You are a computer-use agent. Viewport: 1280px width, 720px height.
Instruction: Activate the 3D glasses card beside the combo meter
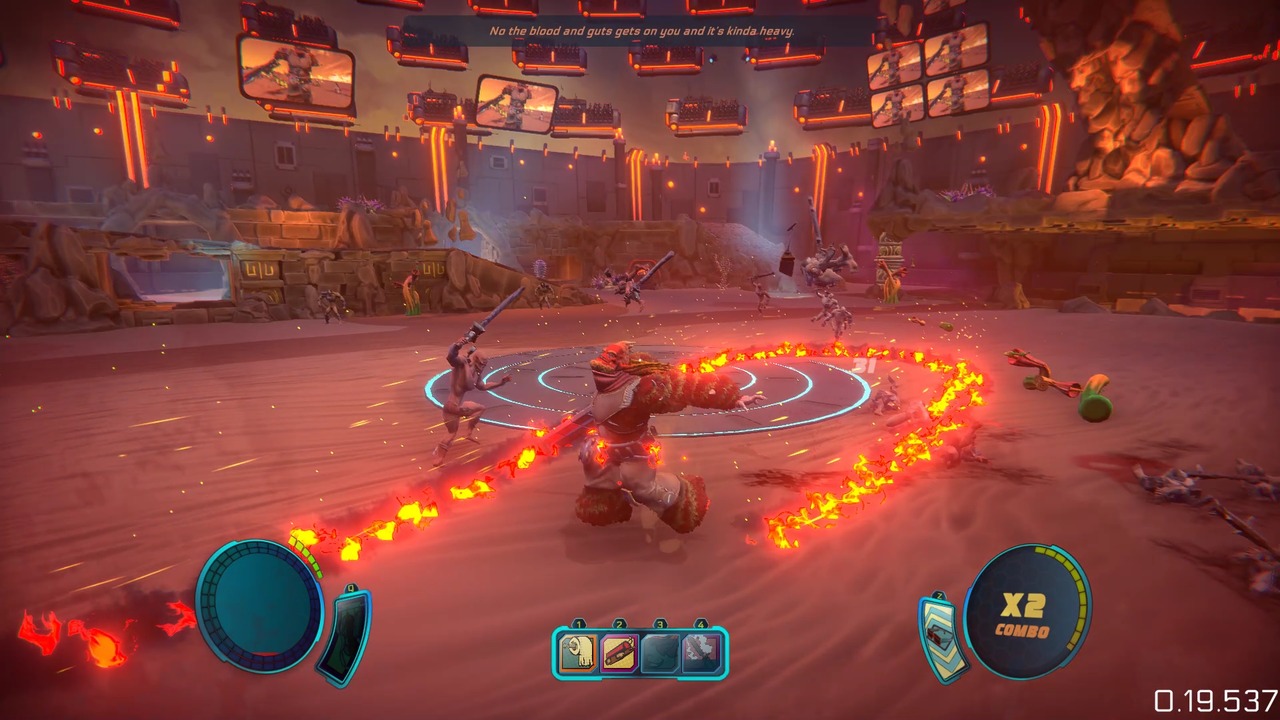tap(940, 636)
